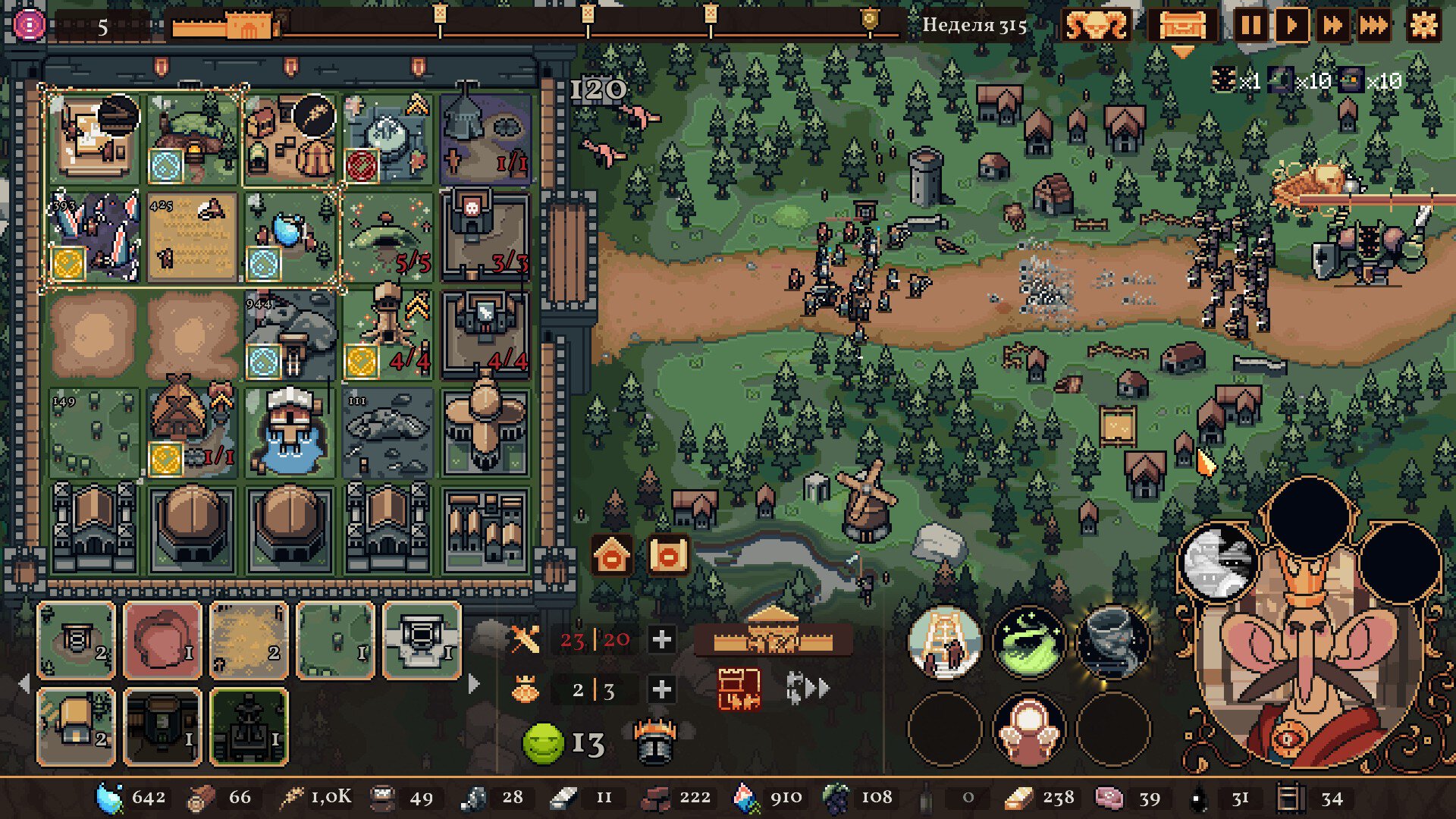Activate the green poison cloud spell

1028,642
